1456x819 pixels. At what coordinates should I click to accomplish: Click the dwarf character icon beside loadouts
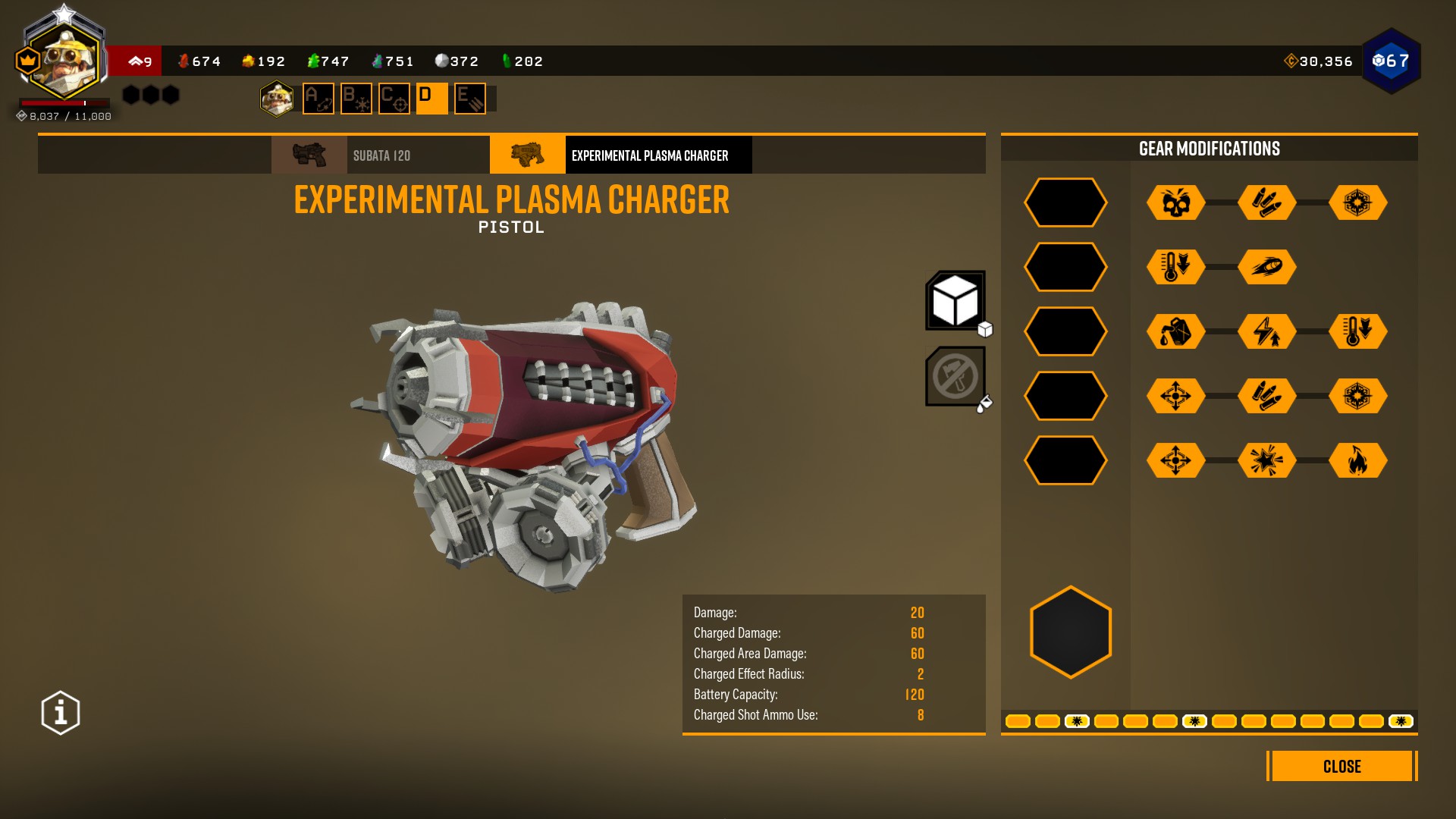[277, 99]
